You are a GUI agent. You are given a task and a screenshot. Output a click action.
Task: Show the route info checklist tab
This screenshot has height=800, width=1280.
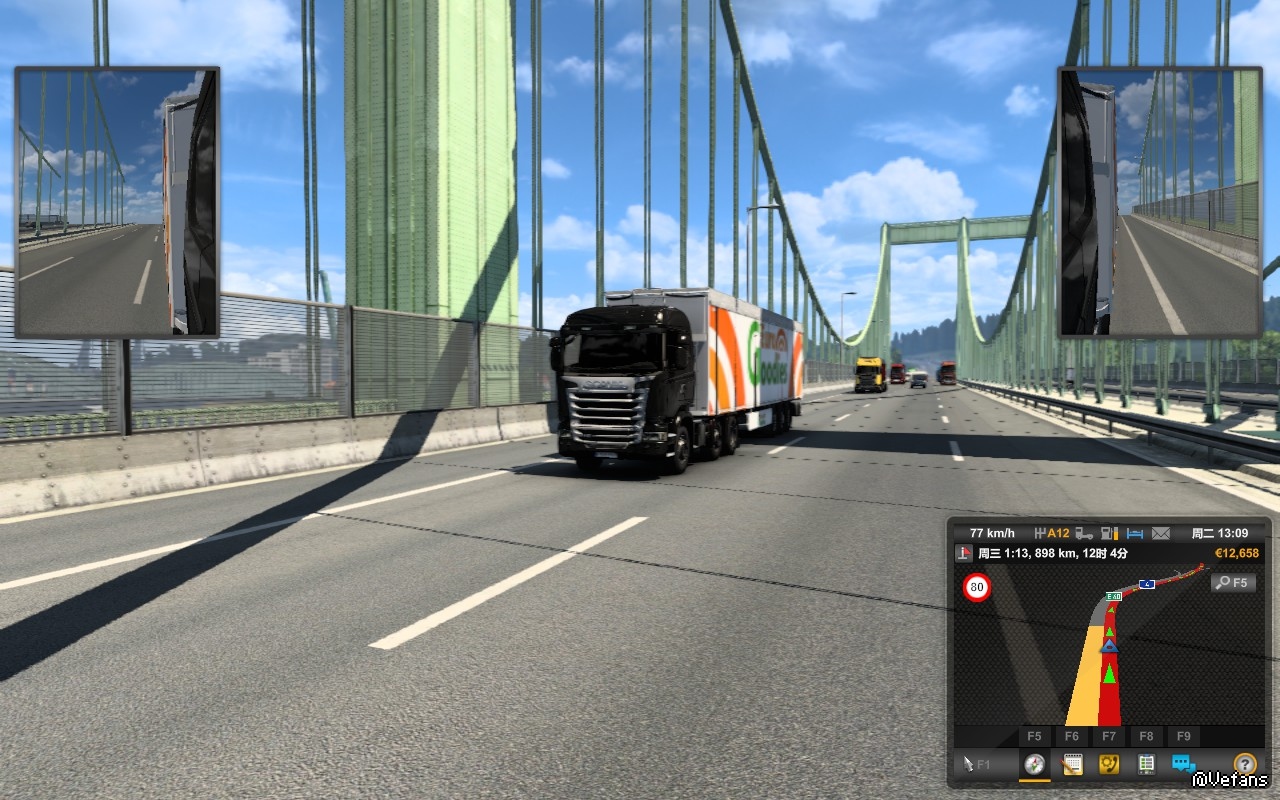1146,764
